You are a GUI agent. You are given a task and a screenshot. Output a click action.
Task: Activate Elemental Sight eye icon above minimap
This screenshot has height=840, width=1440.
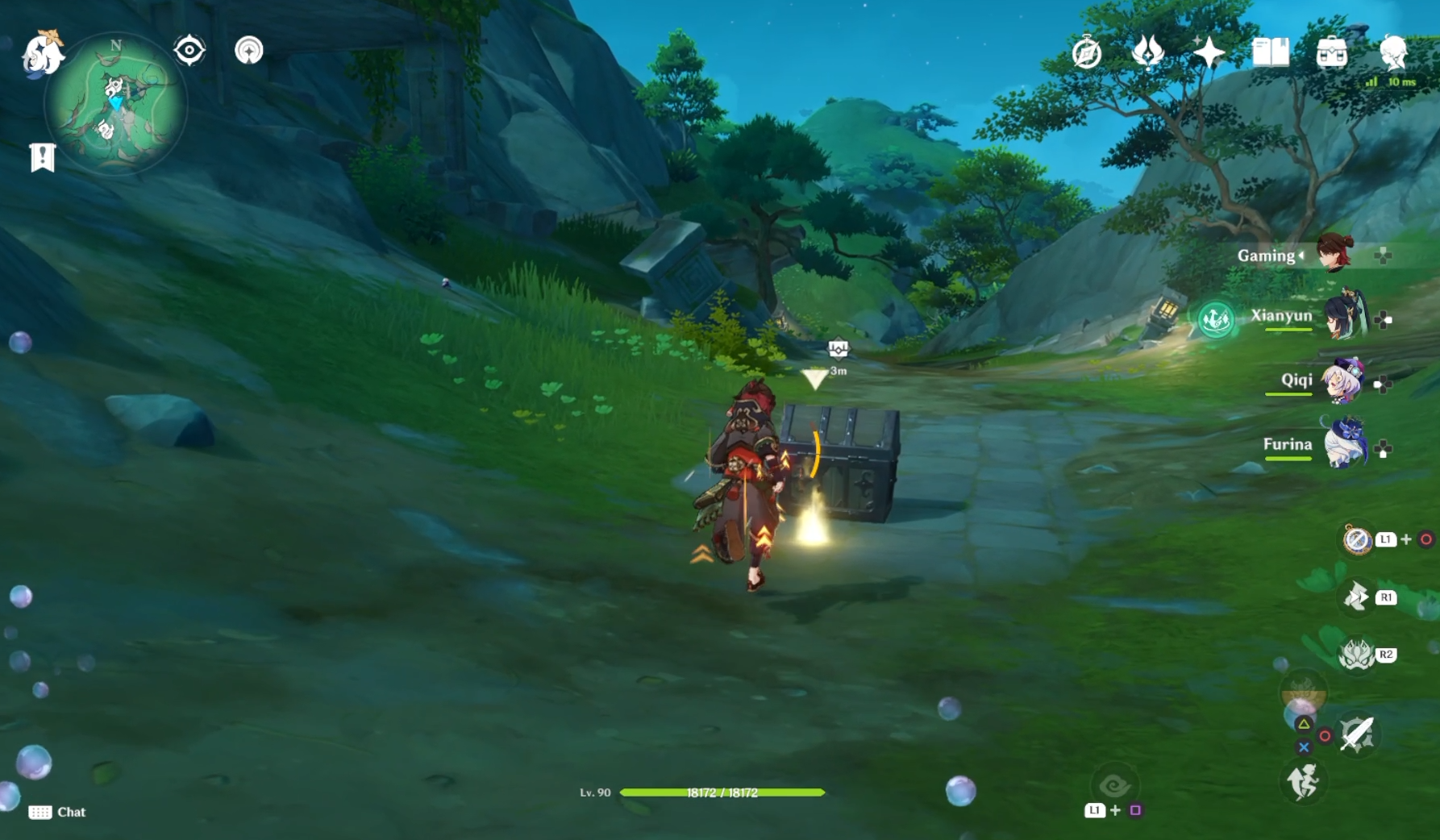pyautogui.click(x=189, y=50)
